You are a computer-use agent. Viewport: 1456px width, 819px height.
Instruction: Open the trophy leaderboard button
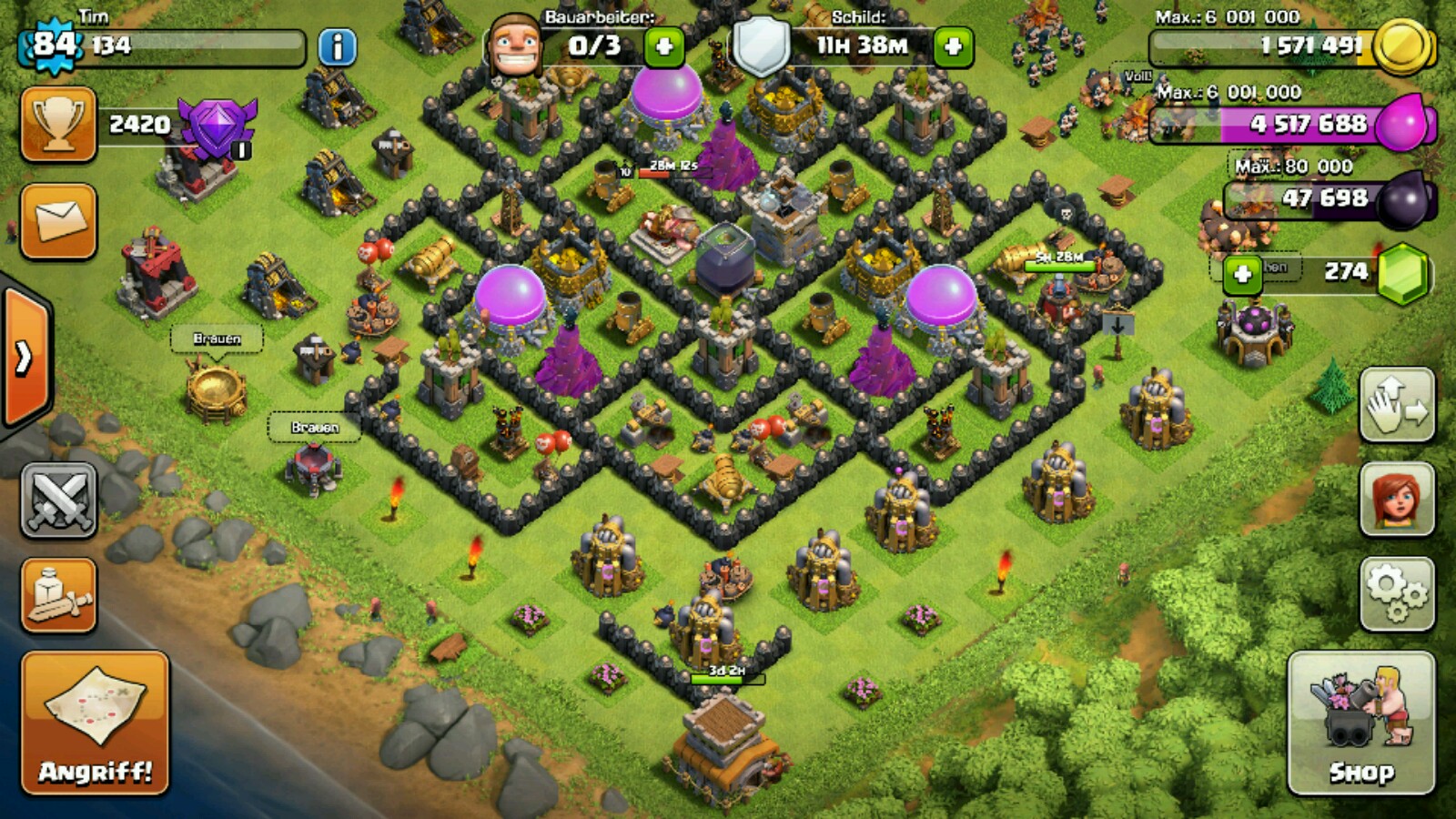point(58,125)
